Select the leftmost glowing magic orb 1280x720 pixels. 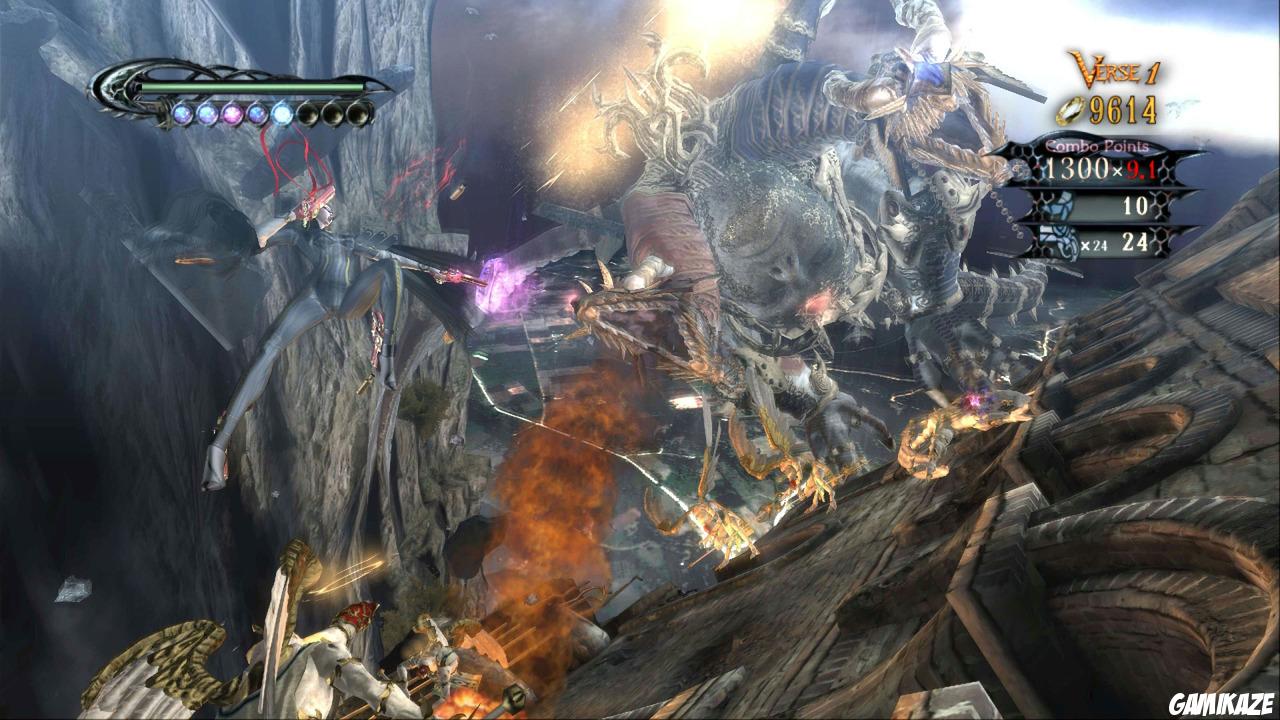182,113
